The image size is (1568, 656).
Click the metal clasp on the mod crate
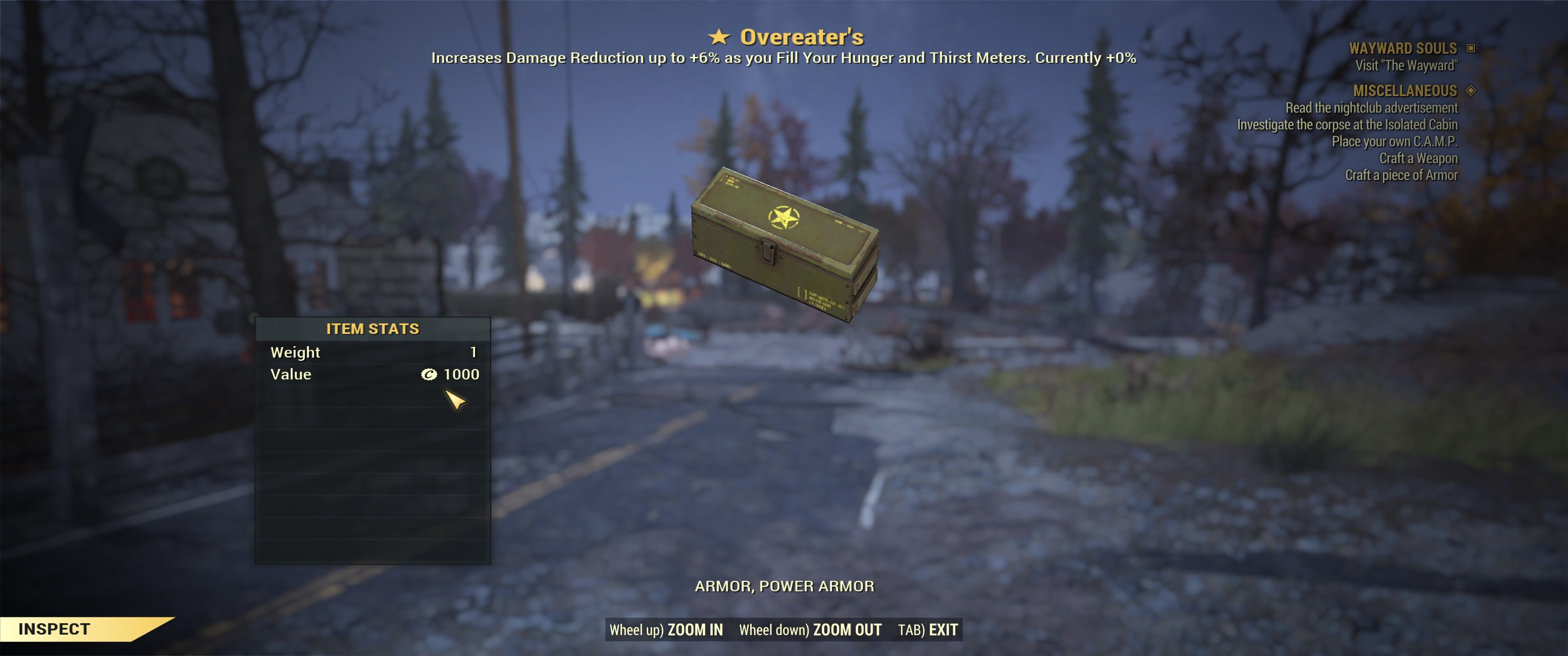[768, 251]
